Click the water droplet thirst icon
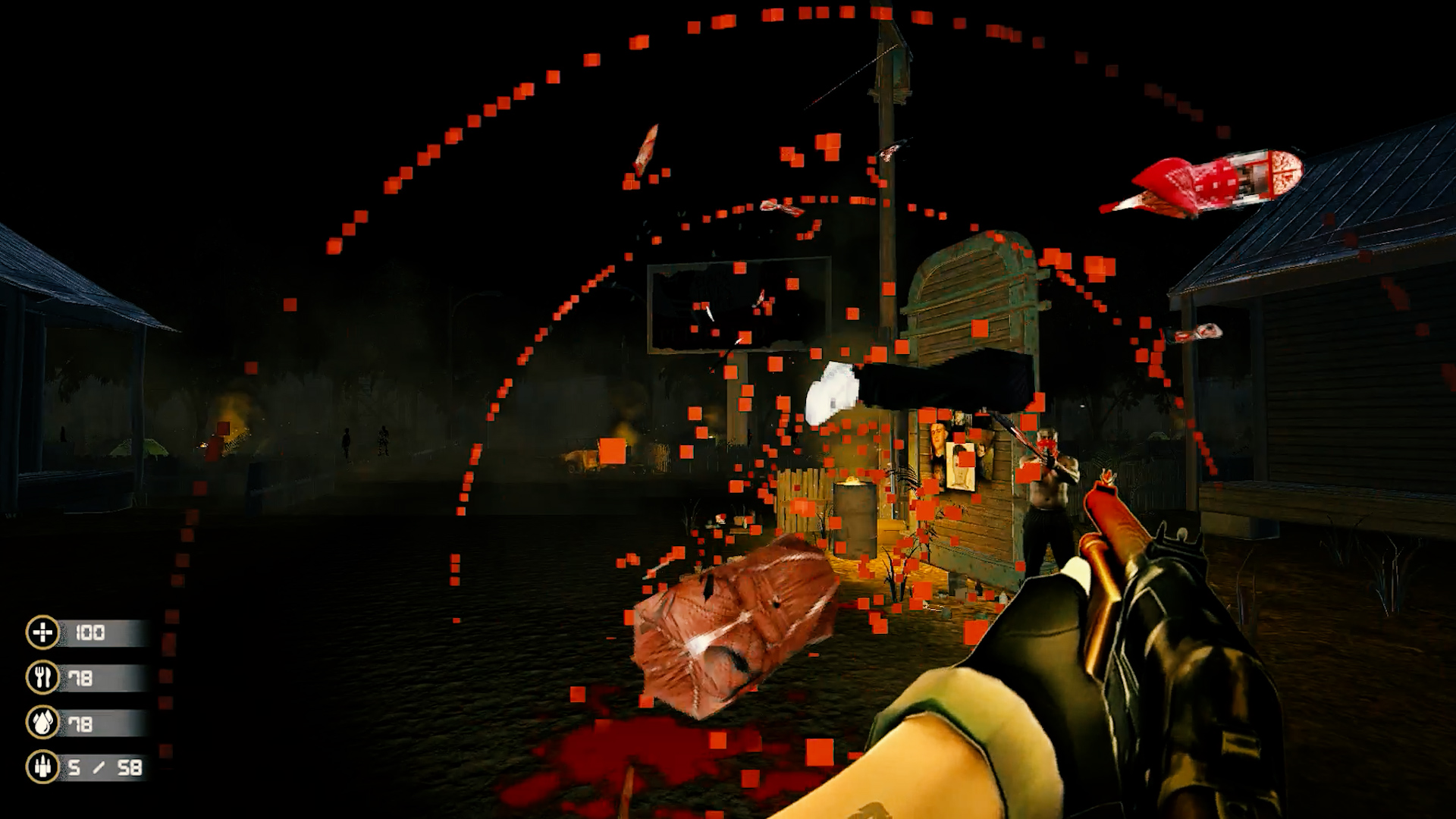Image resolution: width=1456 pixels, height=819 pixels. click(42, 723)
